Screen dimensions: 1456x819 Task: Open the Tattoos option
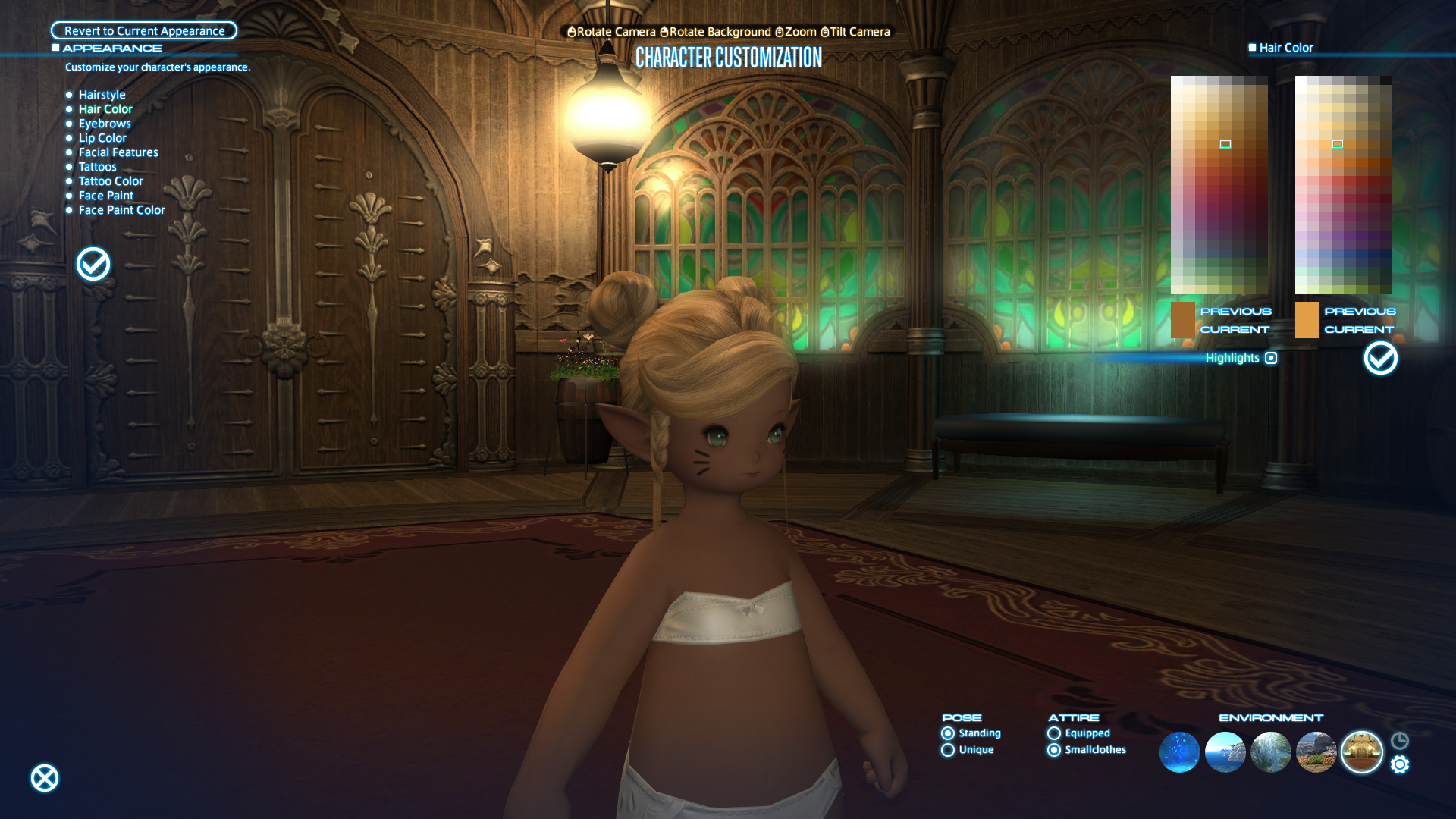pos(97,167)
